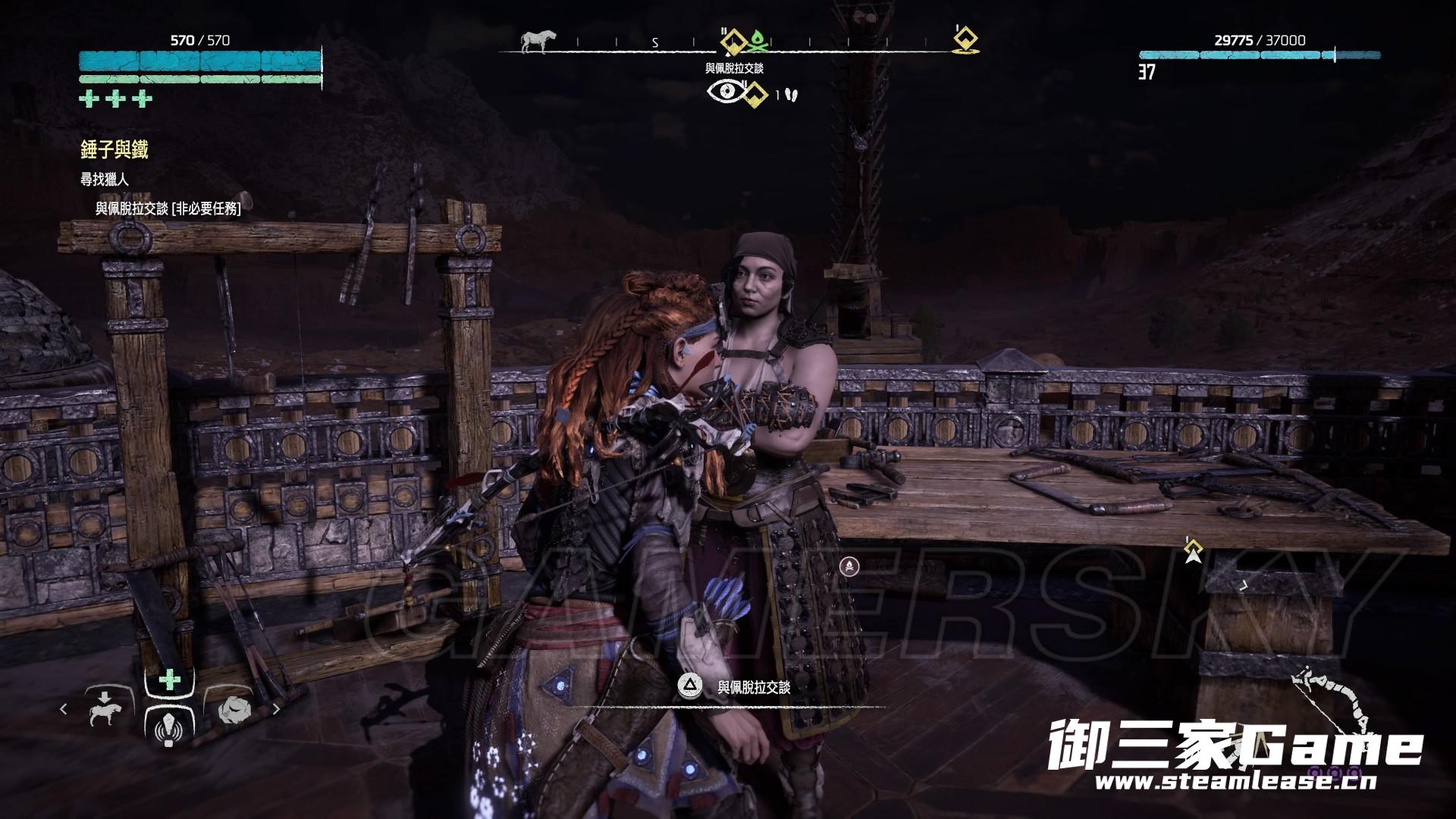Click the stealth eye visibility indicator
This screenshot has width=1456, height=819.
(x=726, y=93)
